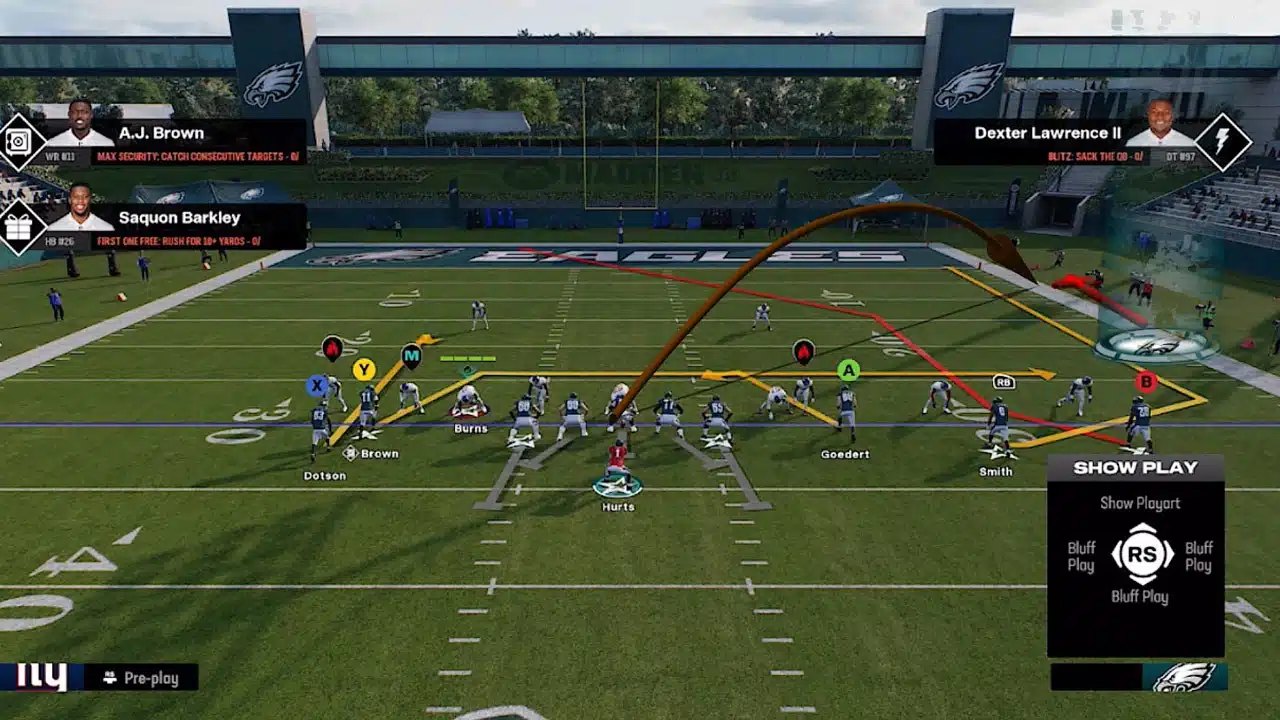Click the Max Security ability icon
The image size is (1280, 720).
(x=21, y=142)
